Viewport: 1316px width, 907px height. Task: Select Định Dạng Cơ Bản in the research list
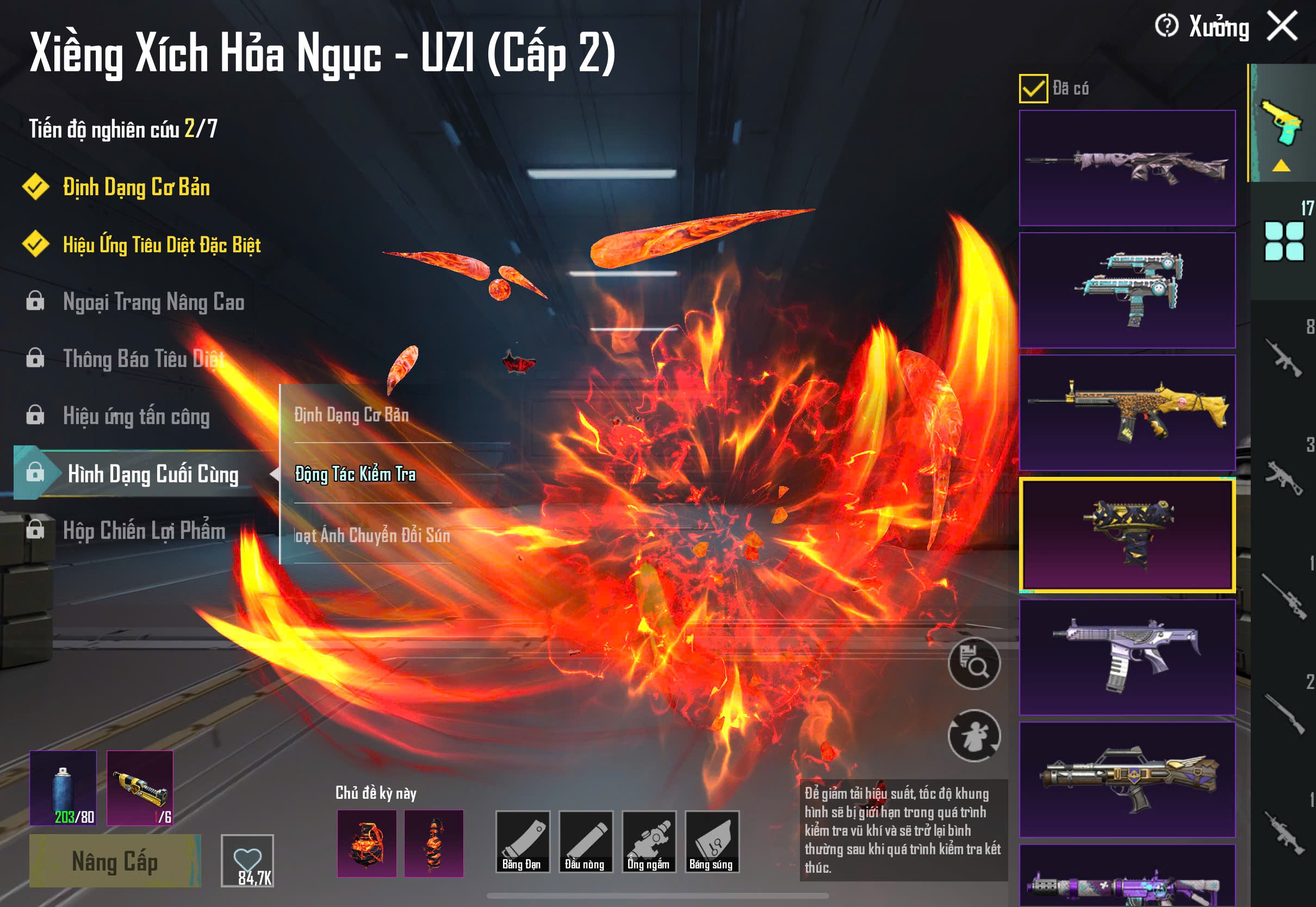136,188
